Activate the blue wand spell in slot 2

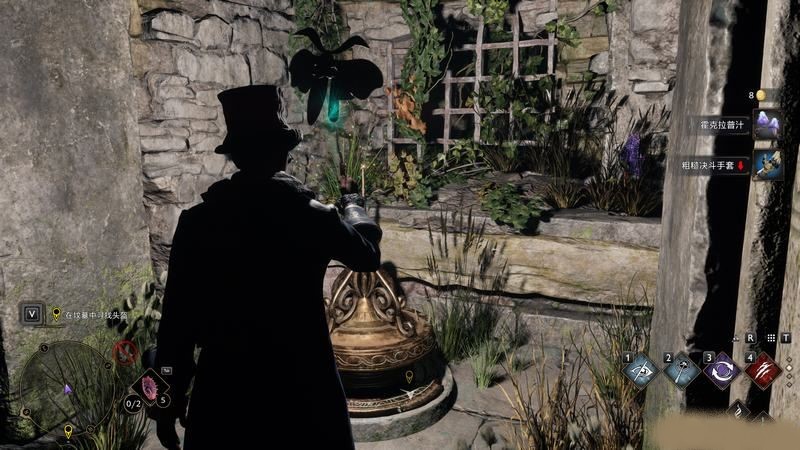click(x=682, y=370)
